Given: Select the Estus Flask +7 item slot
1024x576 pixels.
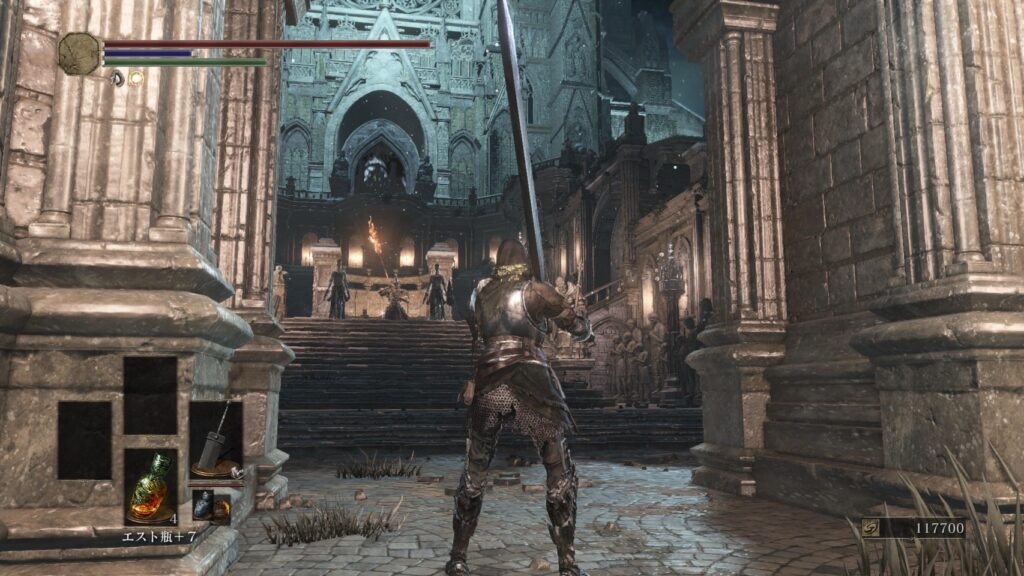Looking at the screenshot, I should click(x=150, y=486).
